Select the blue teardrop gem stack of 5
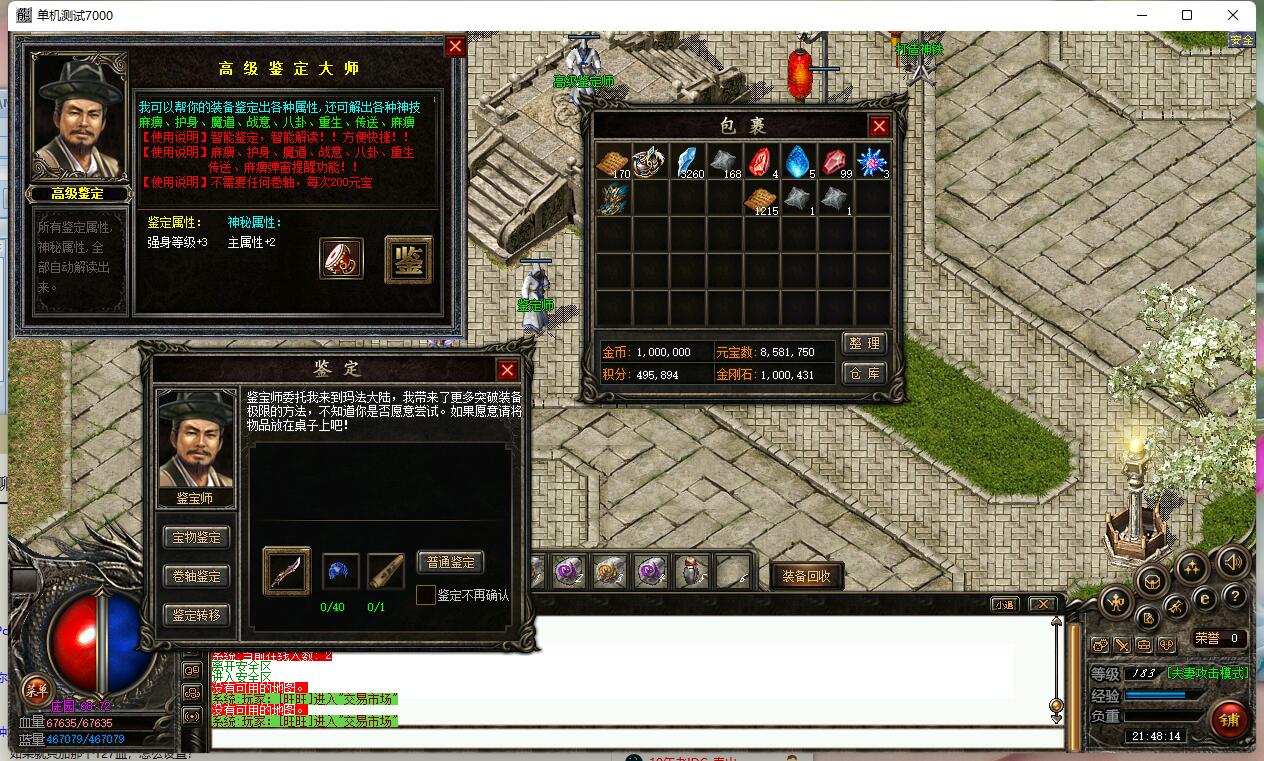 (x=798, y=162)
